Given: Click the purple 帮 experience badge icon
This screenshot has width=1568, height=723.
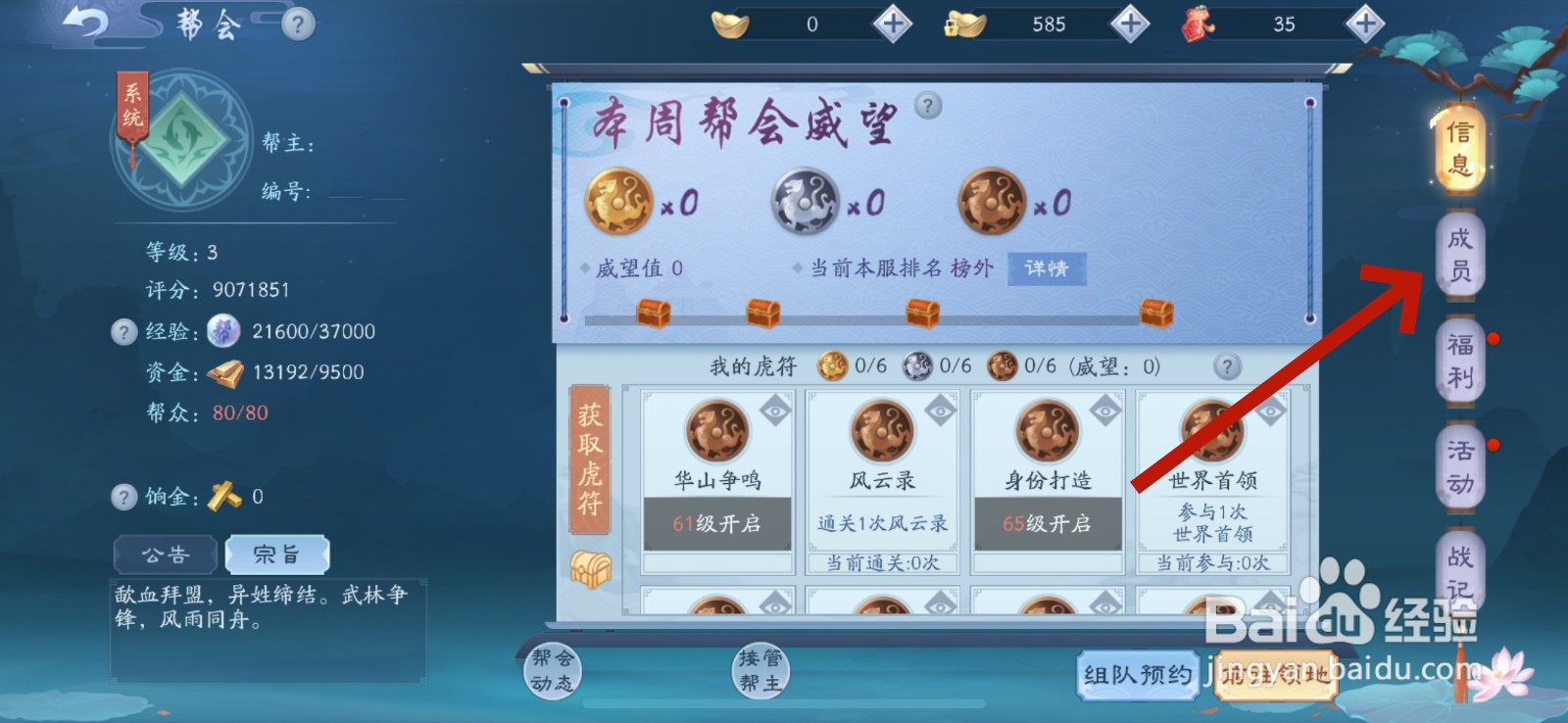Looking at the screenshot, I should click(x=223, y=331).
